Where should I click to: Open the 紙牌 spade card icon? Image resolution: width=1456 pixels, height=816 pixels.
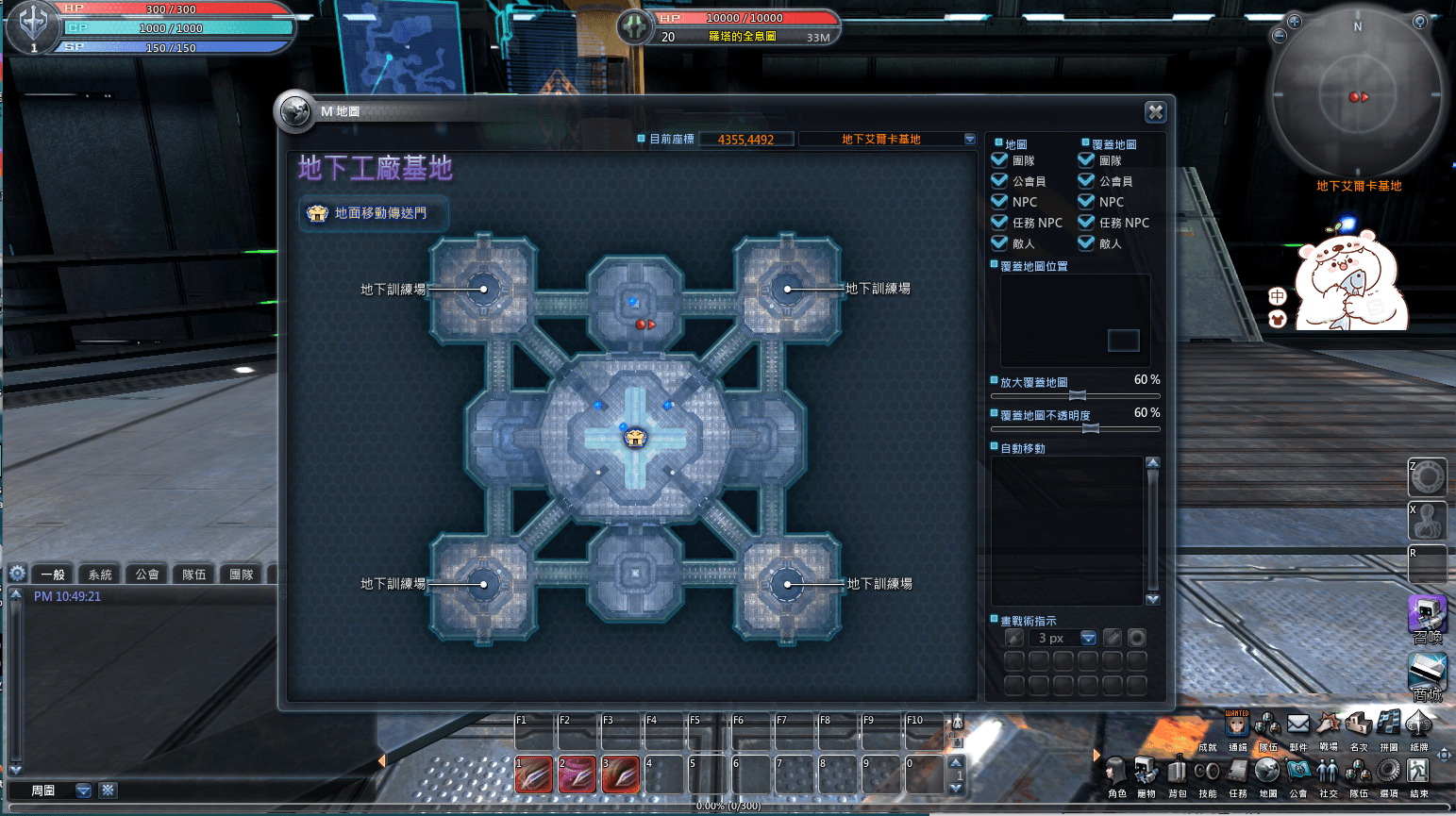click(x=1419, y=724)
